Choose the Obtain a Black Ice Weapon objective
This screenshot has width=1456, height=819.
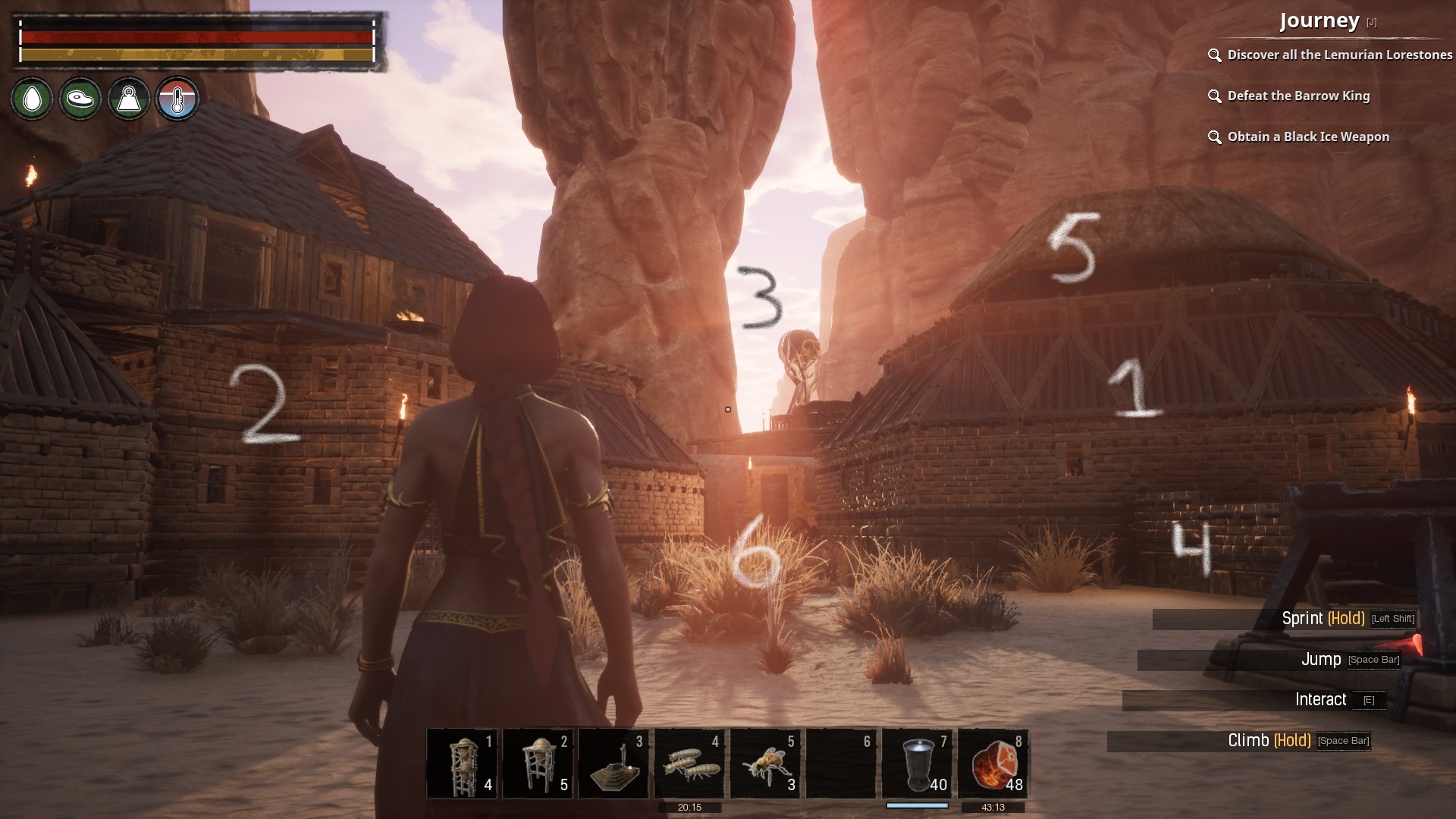coord(1308,136)
